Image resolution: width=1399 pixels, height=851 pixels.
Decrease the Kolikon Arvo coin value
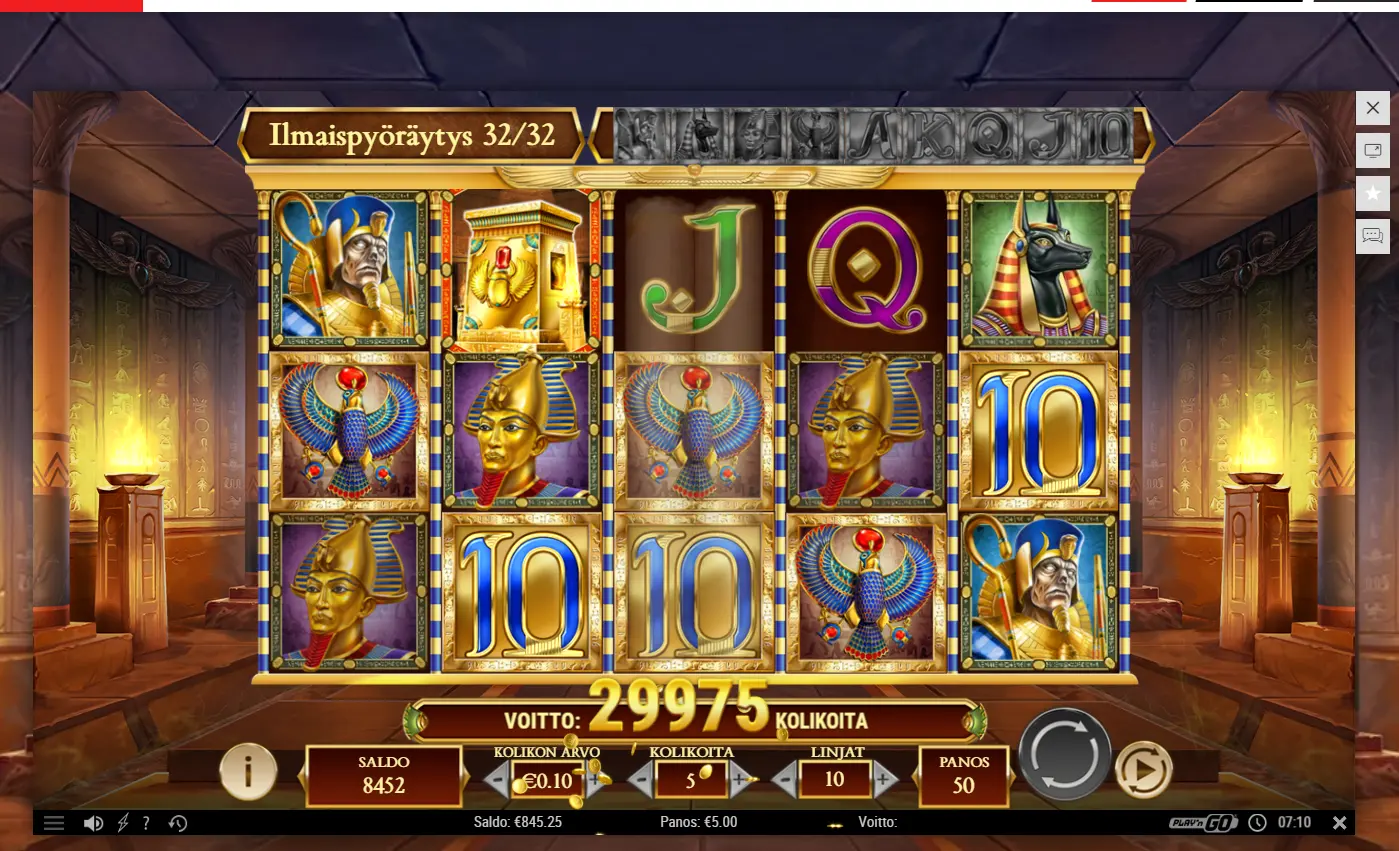[497, 779]
